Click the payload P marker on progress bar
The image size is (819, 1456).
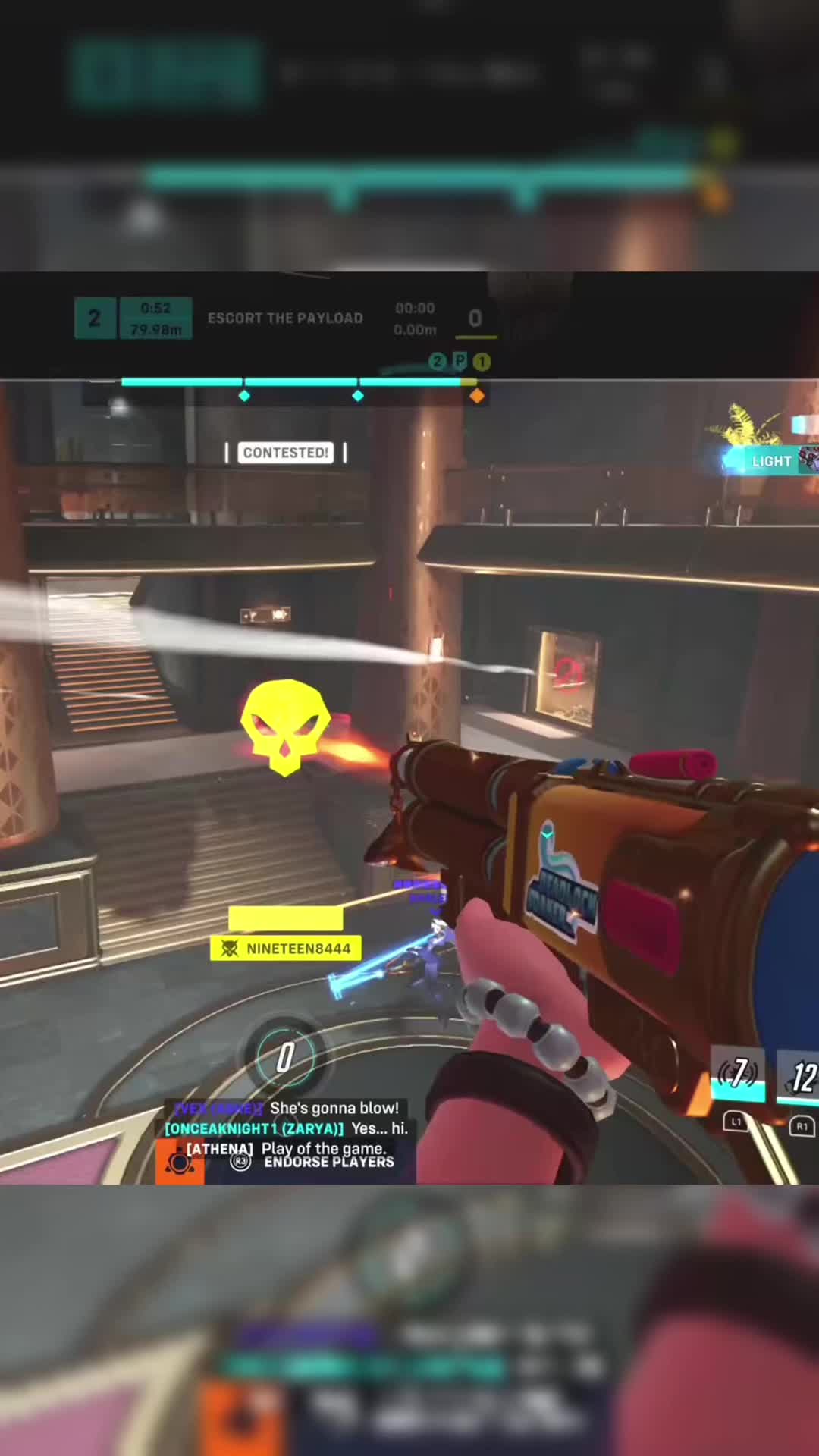460,362
